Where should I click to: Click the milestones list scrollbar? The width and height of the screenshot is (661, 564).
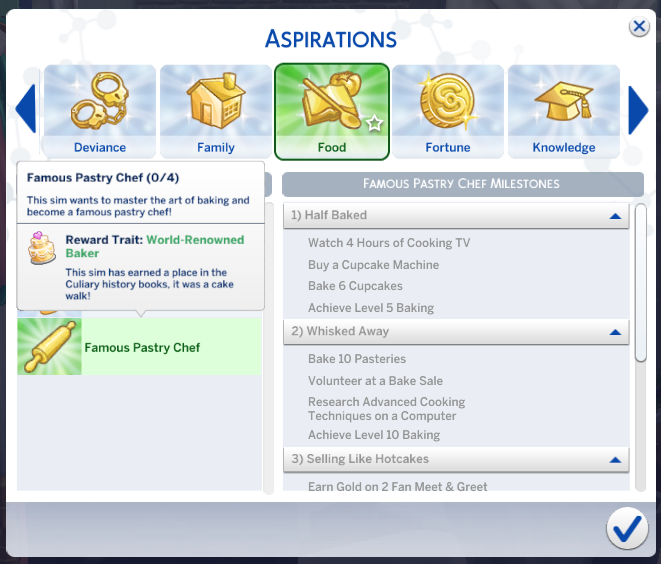pos(641,282)
